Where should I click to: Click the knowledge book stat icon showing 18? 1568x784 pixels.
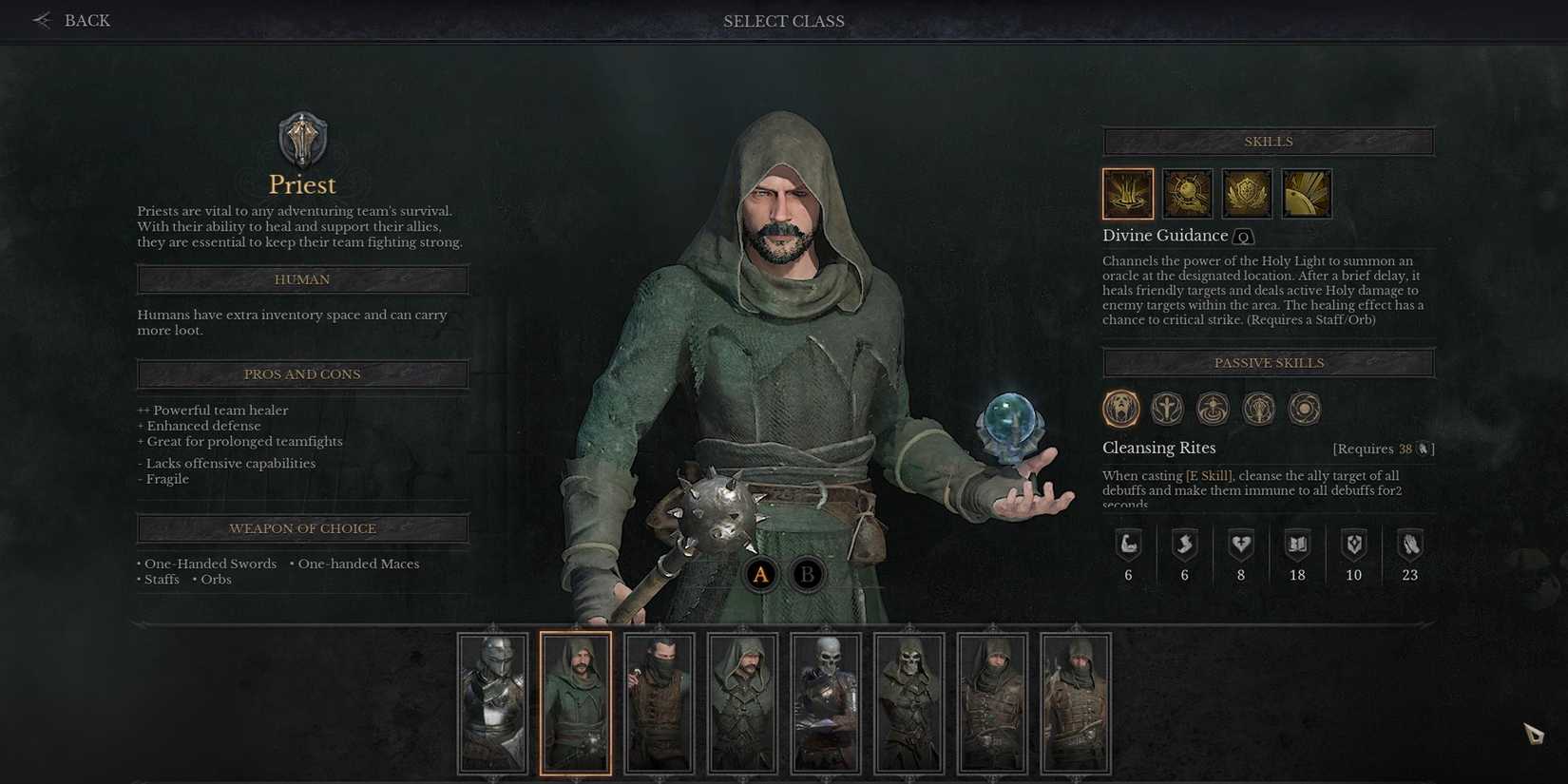pos(1297,544)
